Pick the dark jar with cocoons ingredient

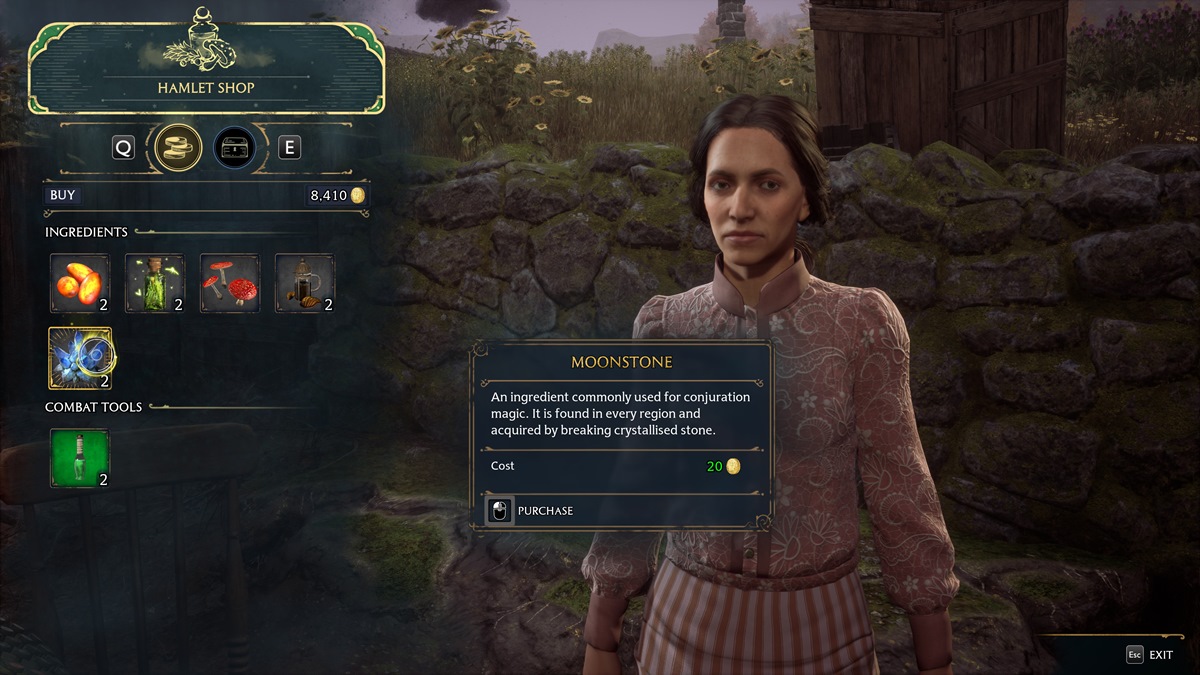click(x=305, y=283)
